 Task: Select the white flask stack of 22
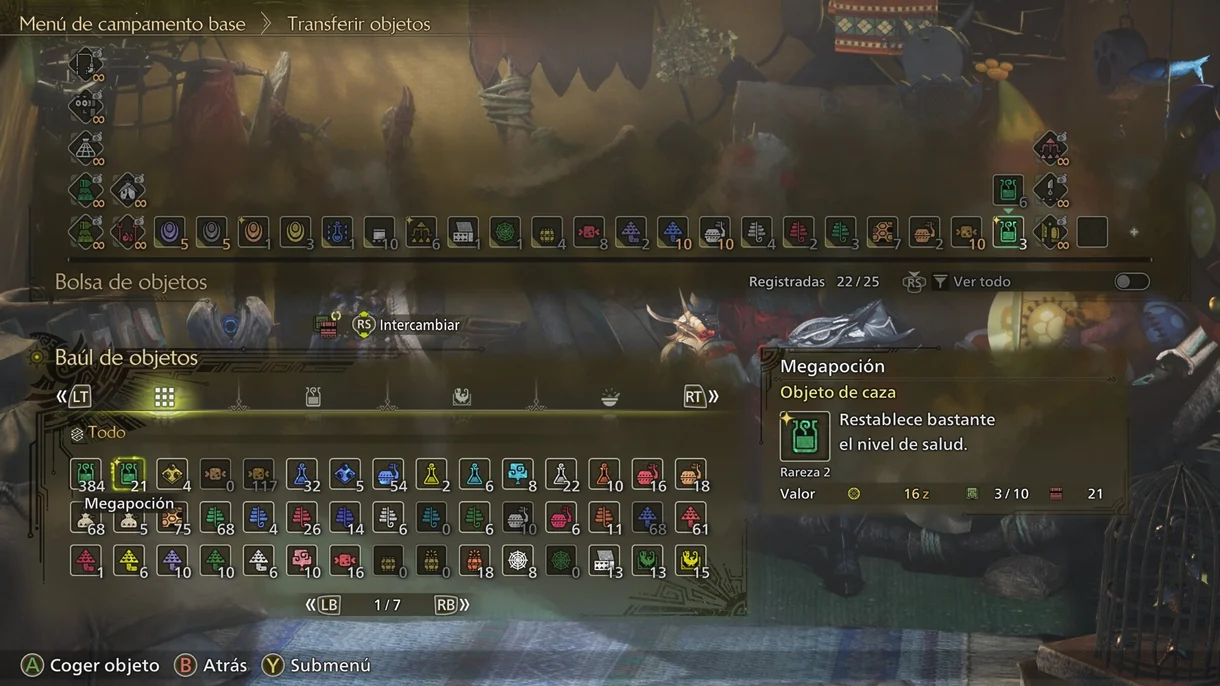tap(561, 473)
